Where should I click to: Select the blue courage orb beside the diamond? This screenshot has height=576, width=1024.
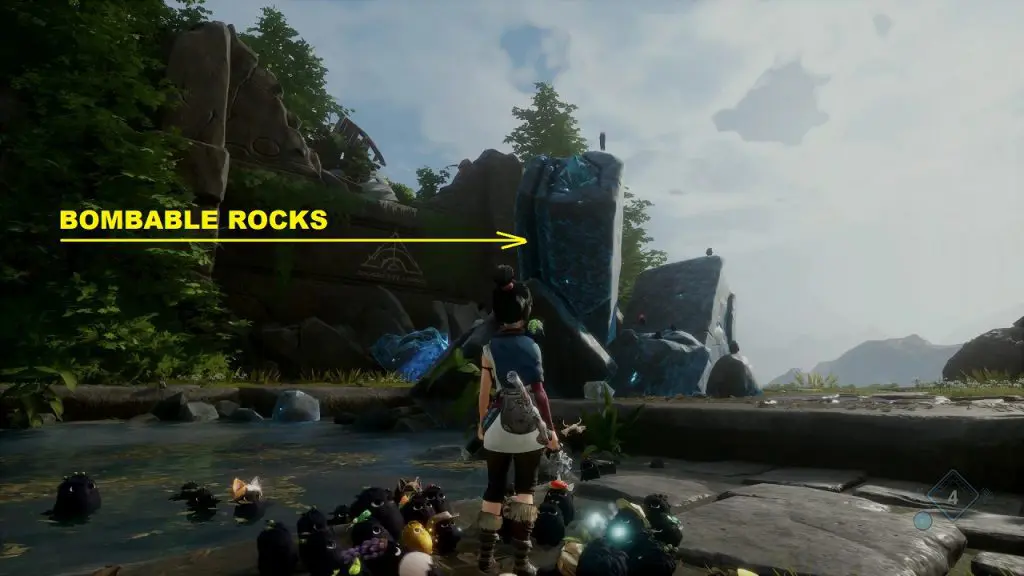click(x=923, y=520)
